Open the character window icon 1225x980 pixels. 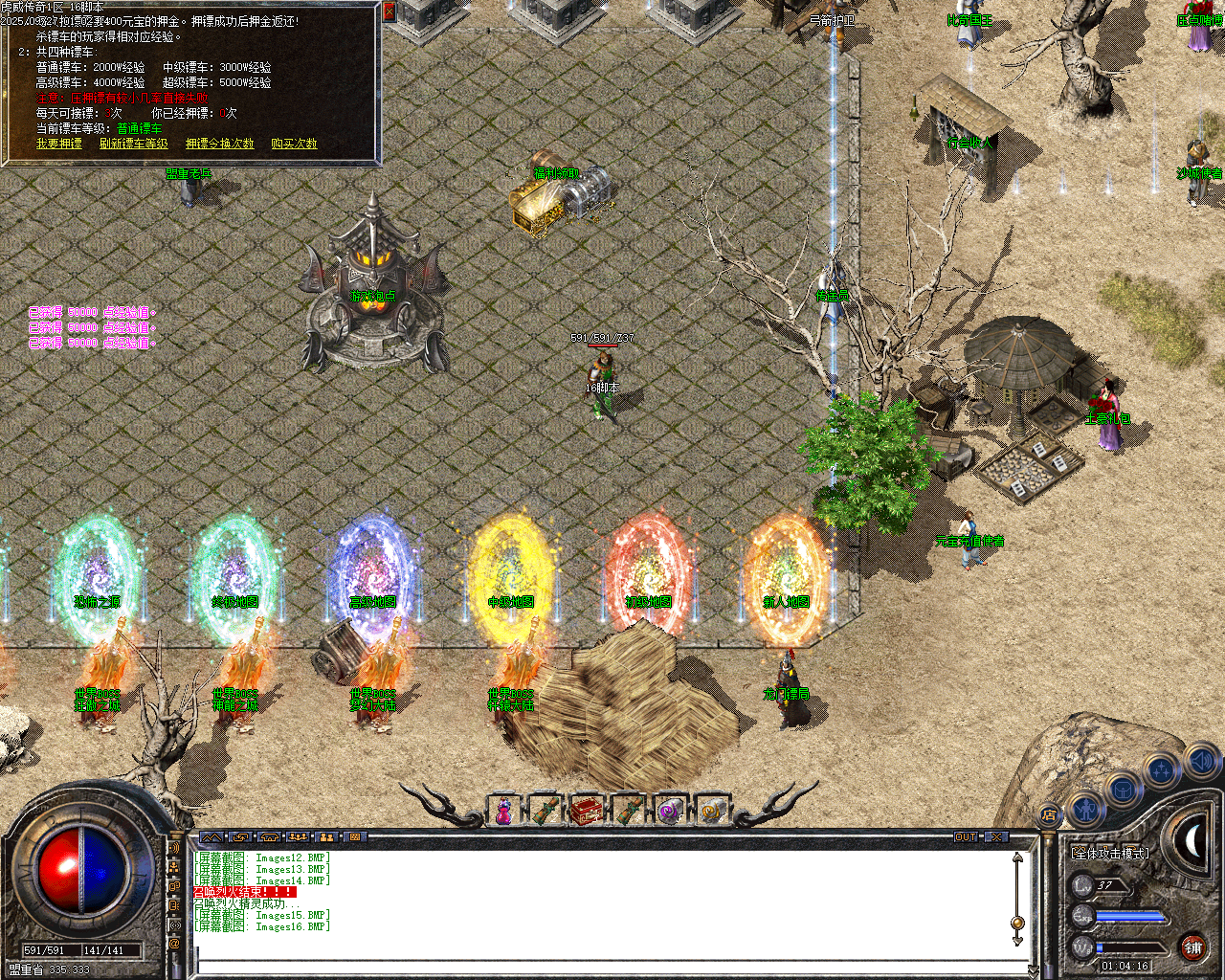pos(1087,810)
